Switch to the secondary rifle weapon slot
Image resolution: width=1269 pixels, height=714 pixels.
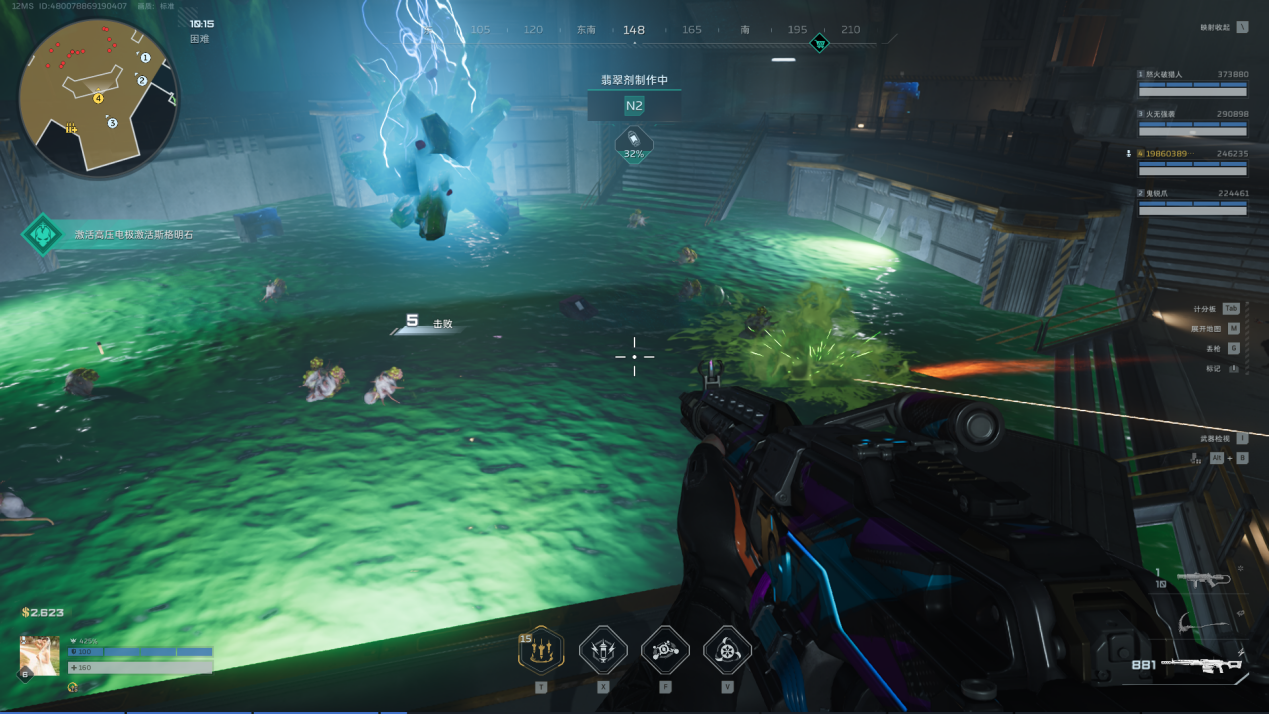1203,579
